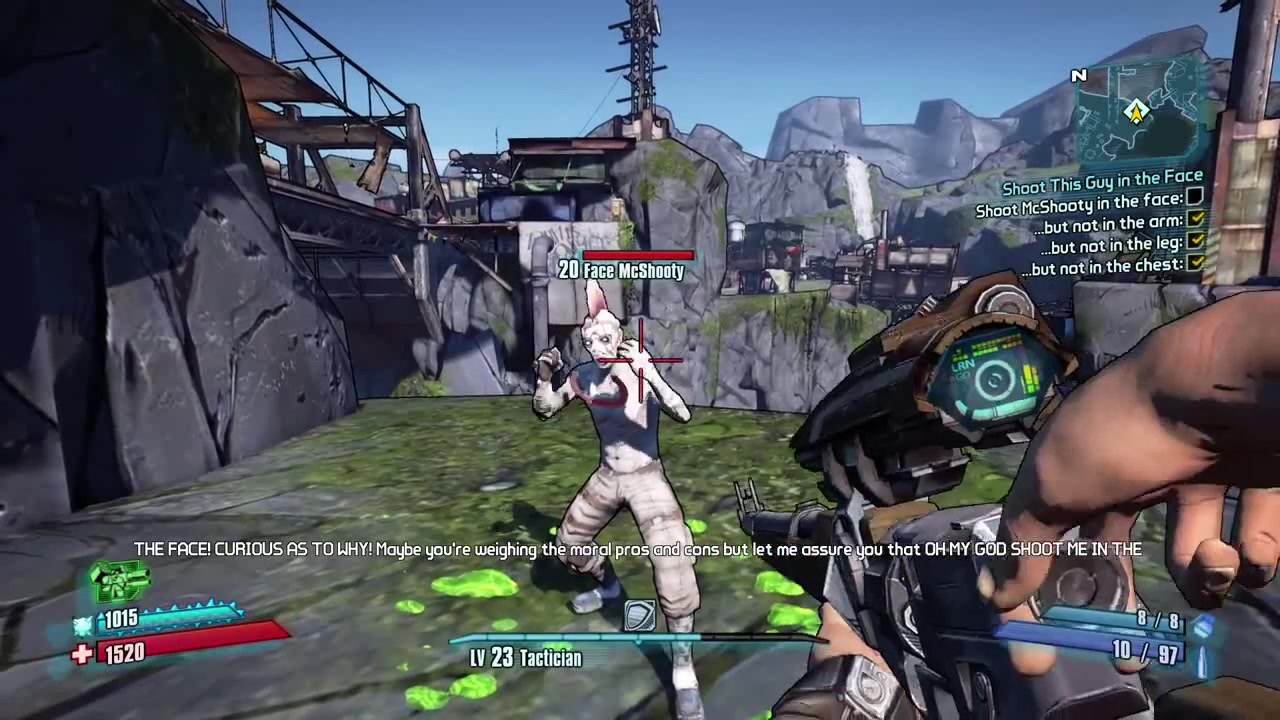Click the "but not in the leg" checkbox

click(1195, 241)
